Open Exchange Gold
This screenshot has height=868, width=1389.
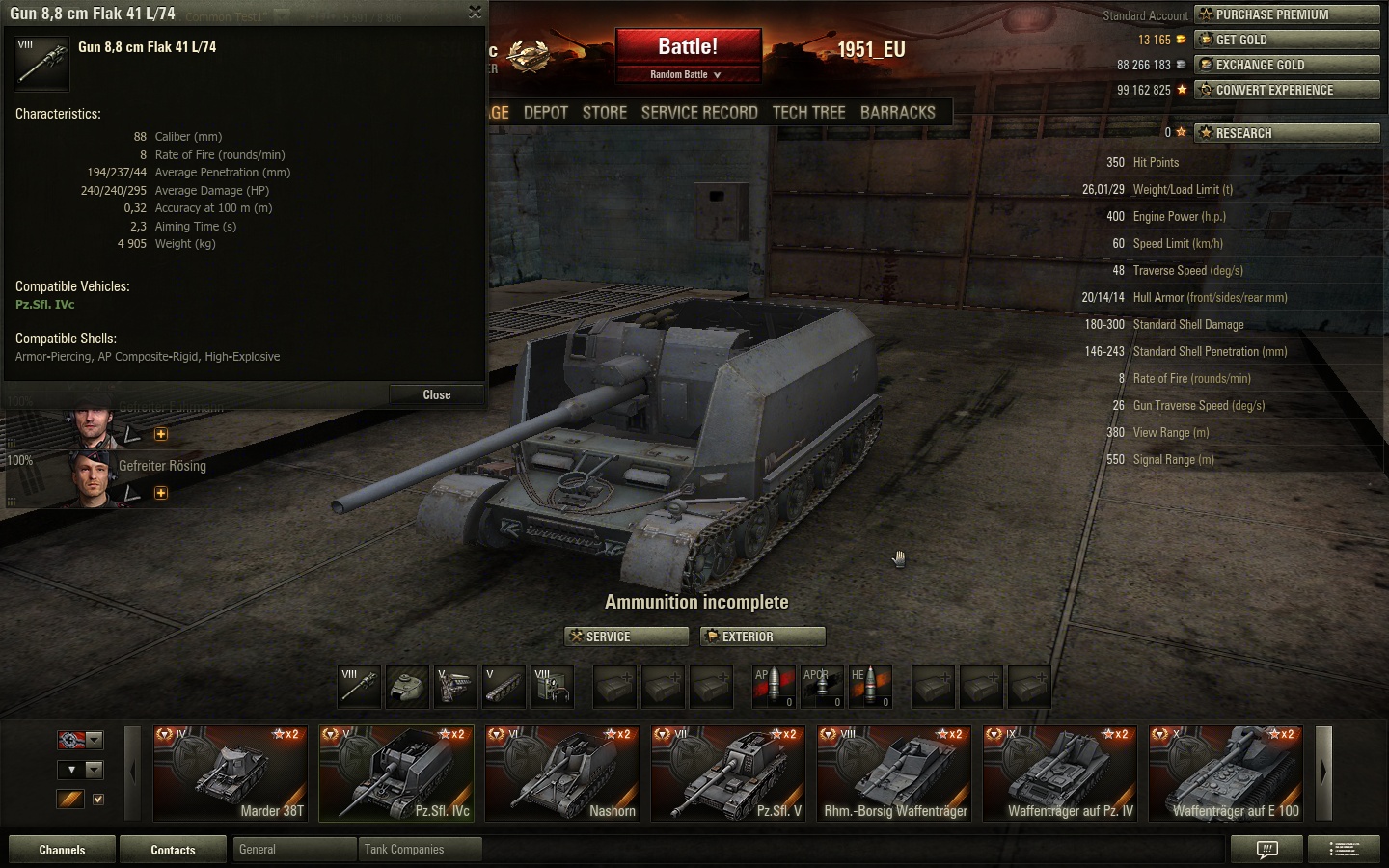pyautogui.click(x=1287, y=65)
